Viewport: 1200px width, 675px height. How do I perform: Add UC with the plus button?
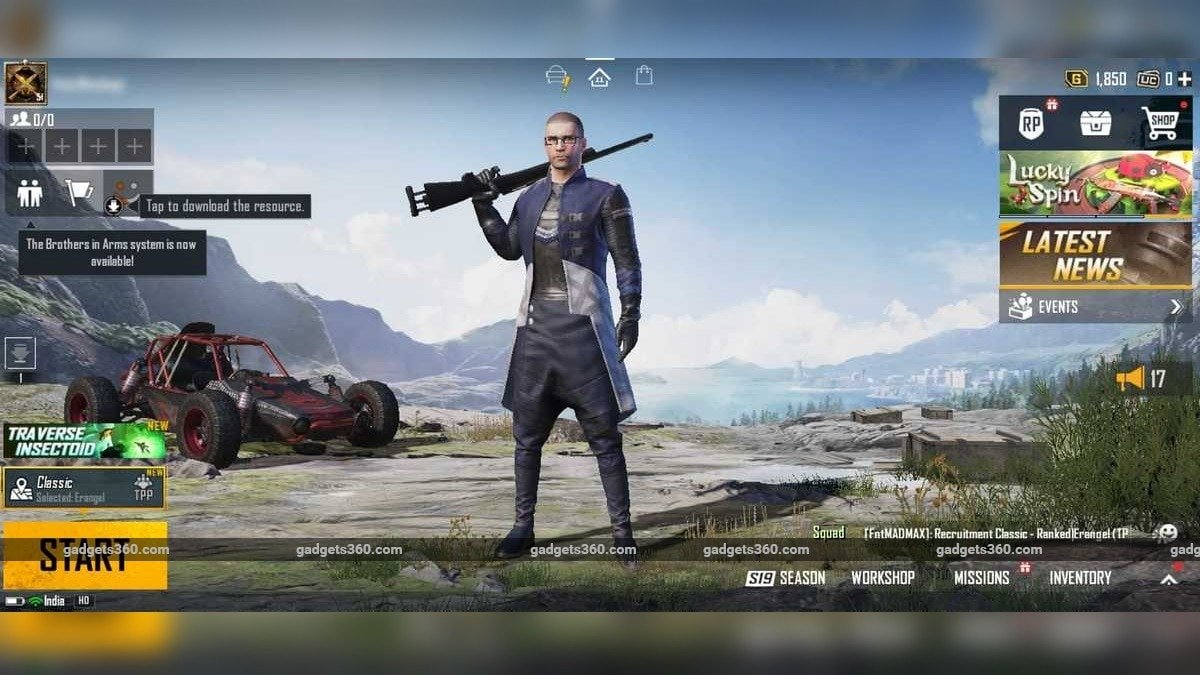click(x=1184, y=79)
